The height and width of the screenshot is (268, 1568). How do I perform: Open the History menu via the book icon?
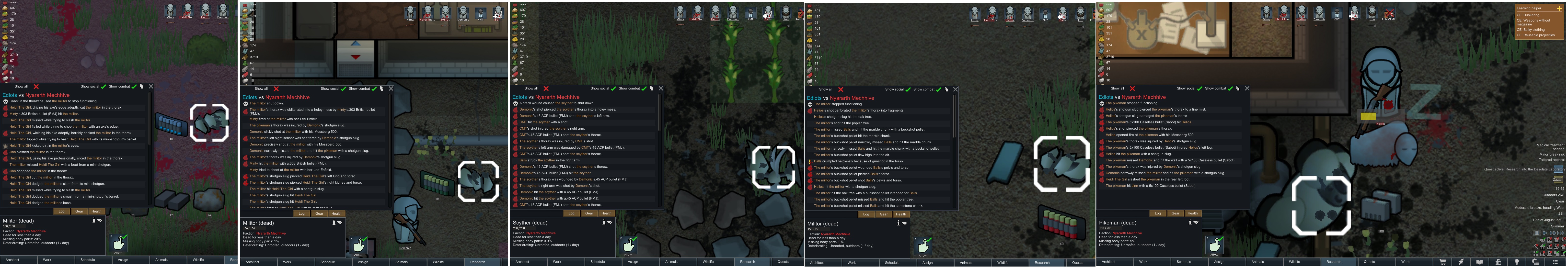(x=1480, y=262)
